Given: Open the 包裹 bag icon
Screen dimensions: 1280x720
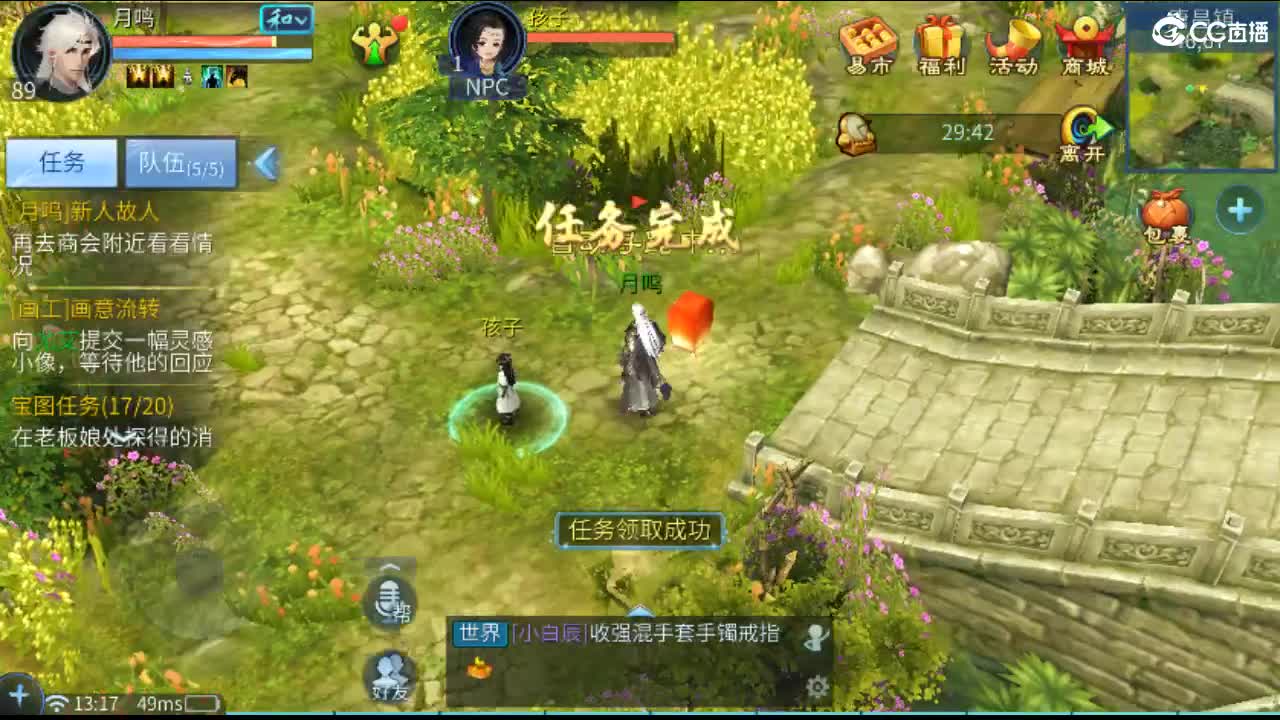Looking at the screenshot, I should pyautogui.click(x=1163, y=210).
